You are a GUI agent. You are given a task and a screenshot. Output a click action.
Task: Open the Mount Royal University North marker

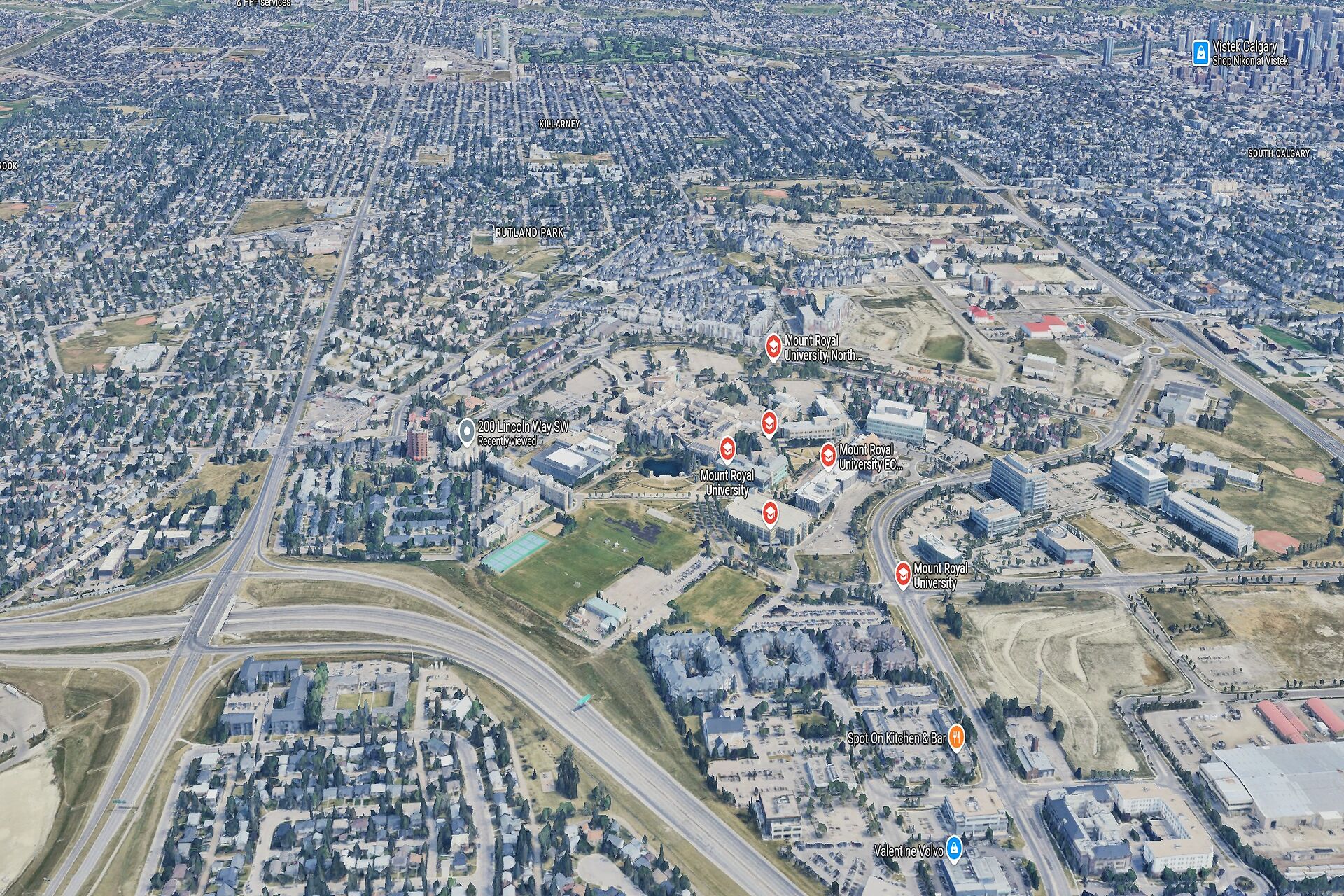(773, 346)
